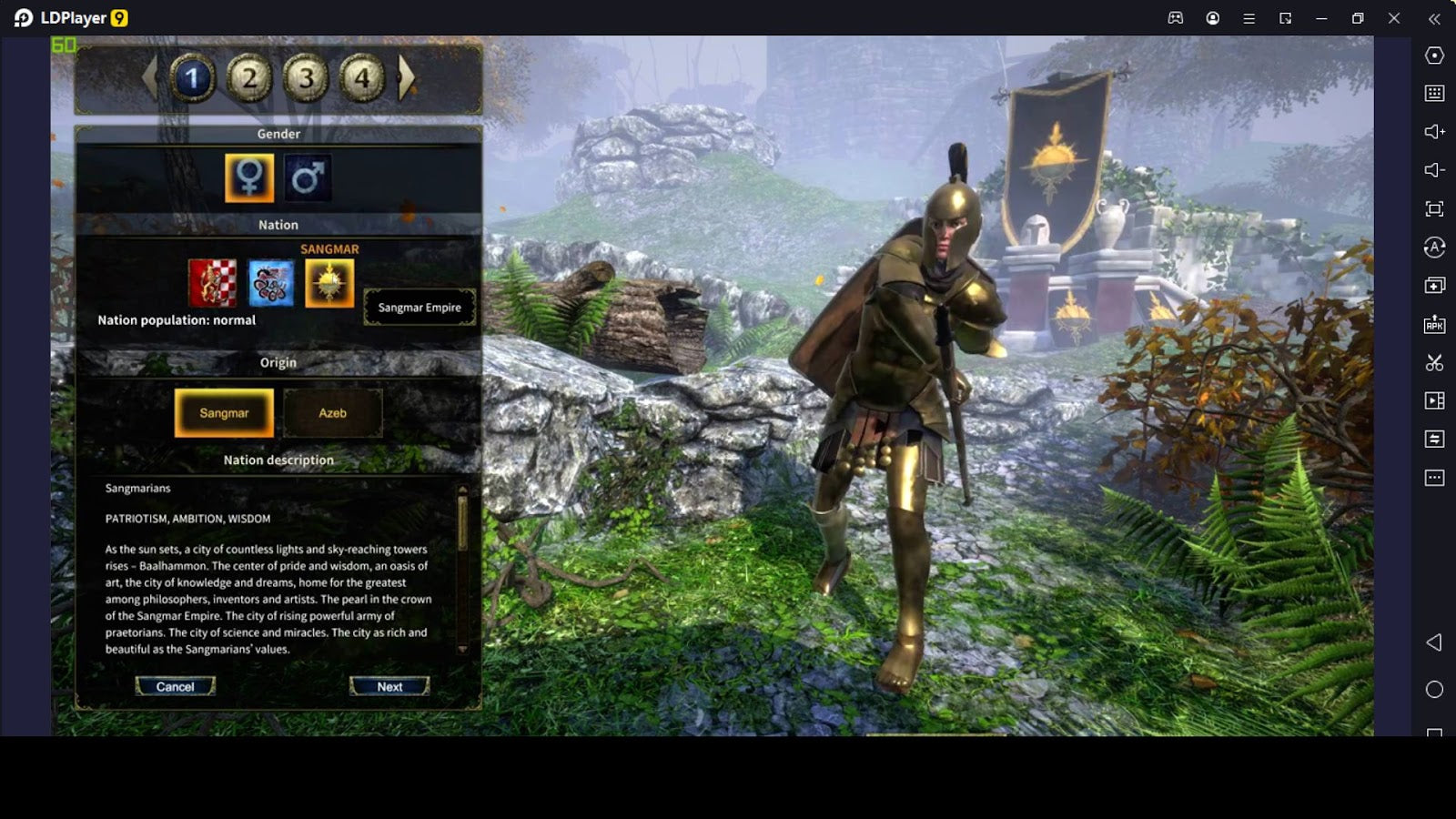Image resolution: width=1456 pixels, height=819 pixels.
Task: Select the blue serpent nation emblem
Action: click(271, 283)
